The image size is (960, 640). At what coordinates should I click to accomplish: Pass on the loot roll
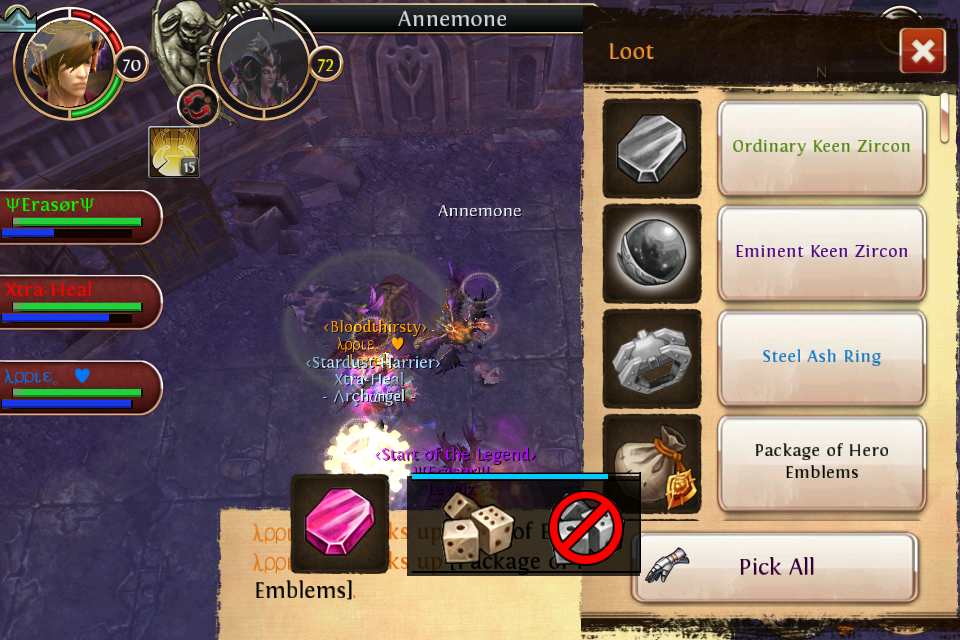587,527
